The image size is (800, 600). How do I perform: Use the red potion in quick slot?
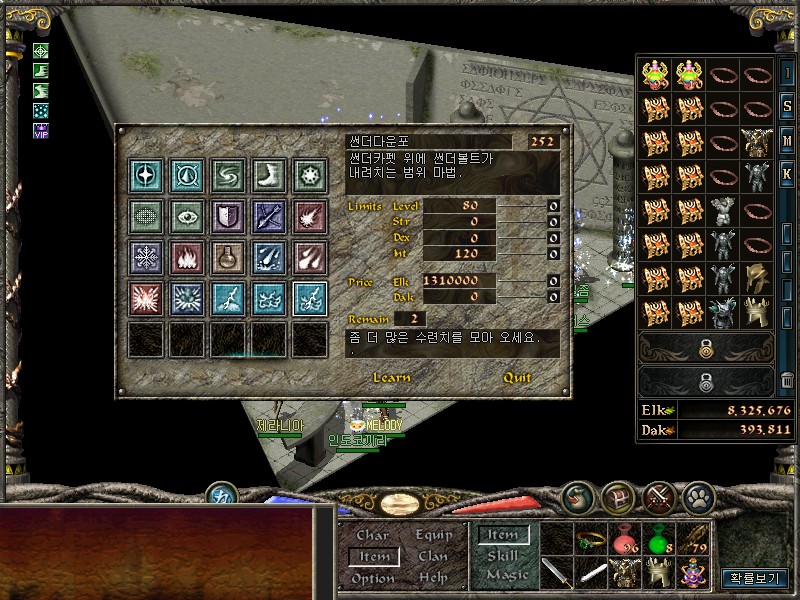(626, 541)
